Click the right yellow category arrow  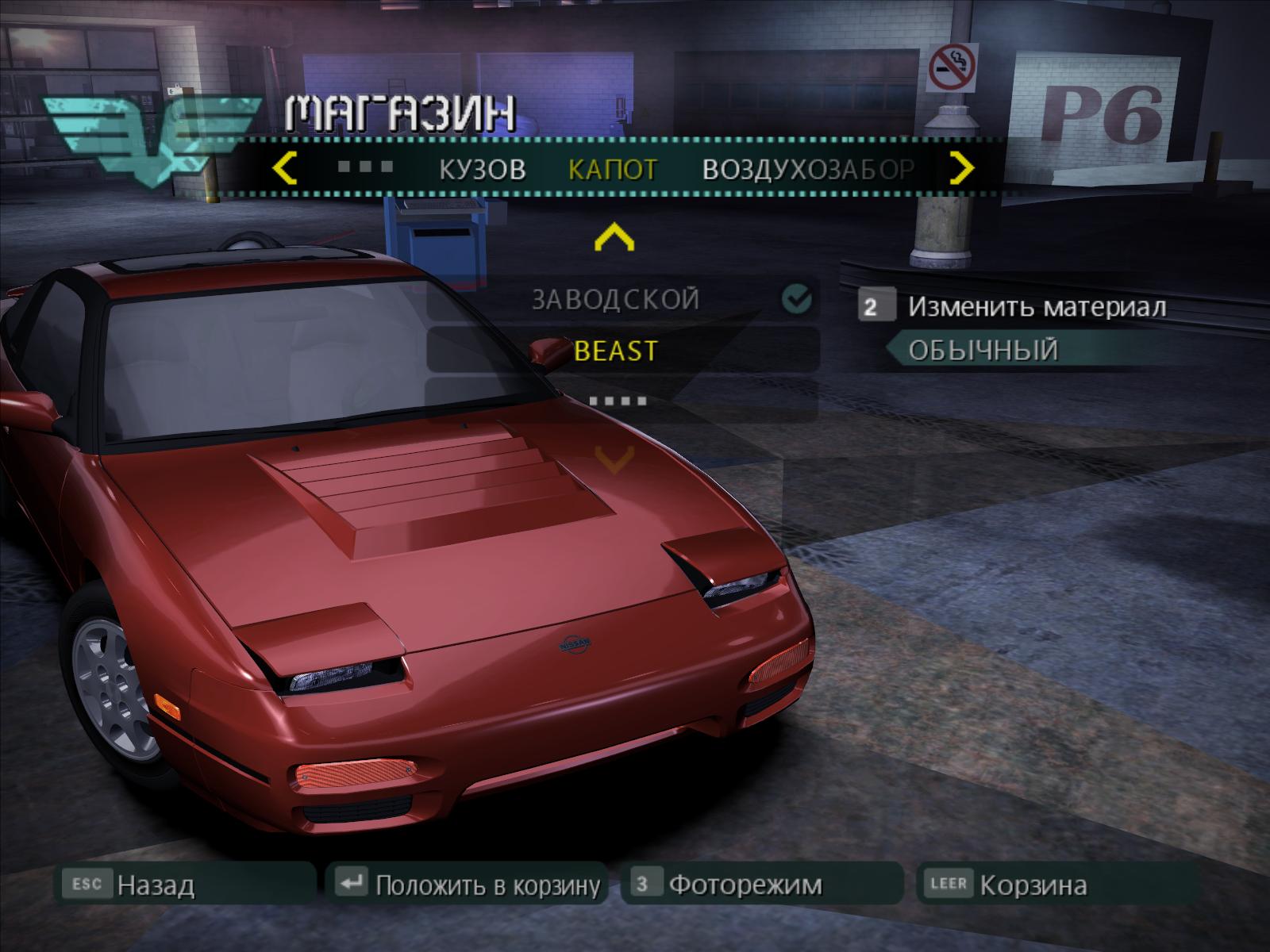tap(961, 168)
